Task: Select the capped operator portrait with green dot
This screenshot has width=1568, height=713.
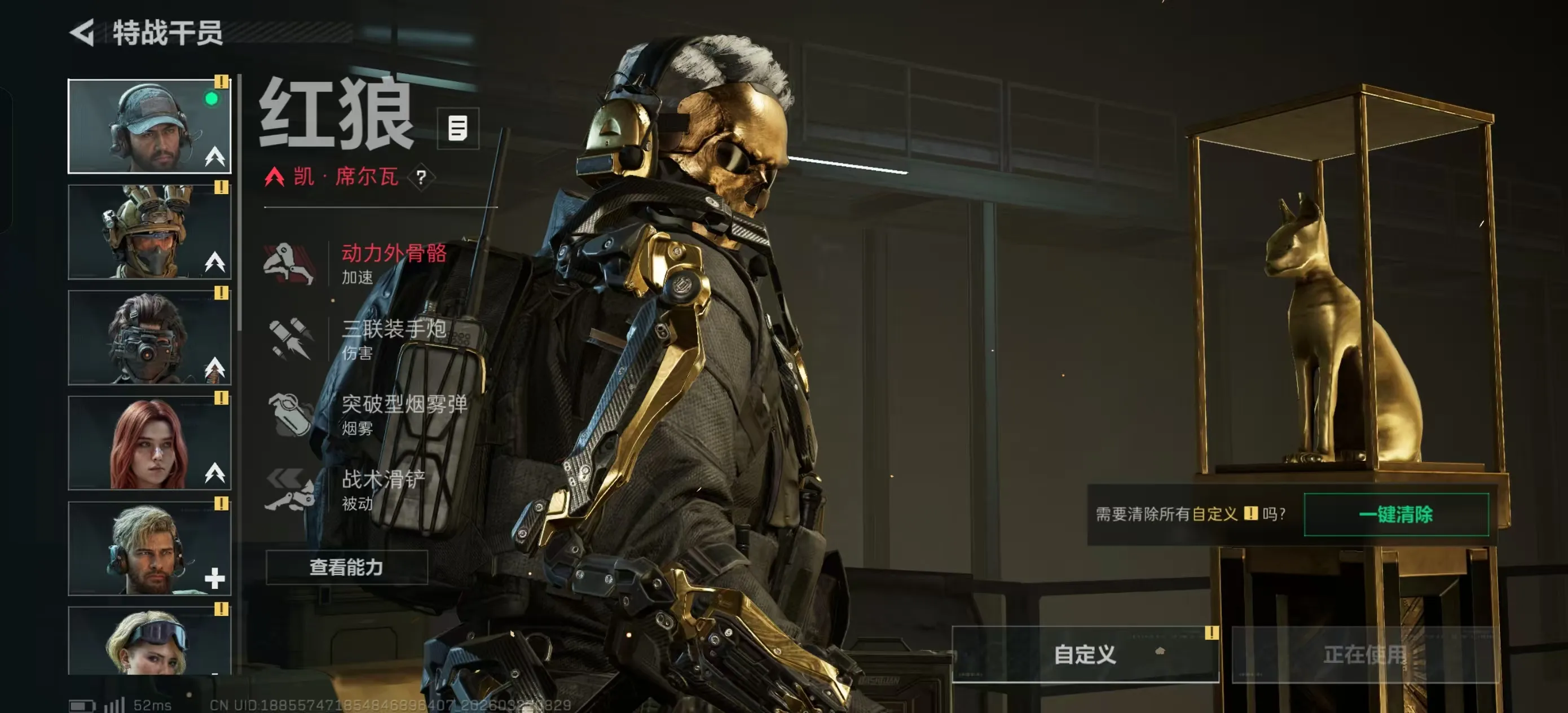Action: tap(149, 126)
